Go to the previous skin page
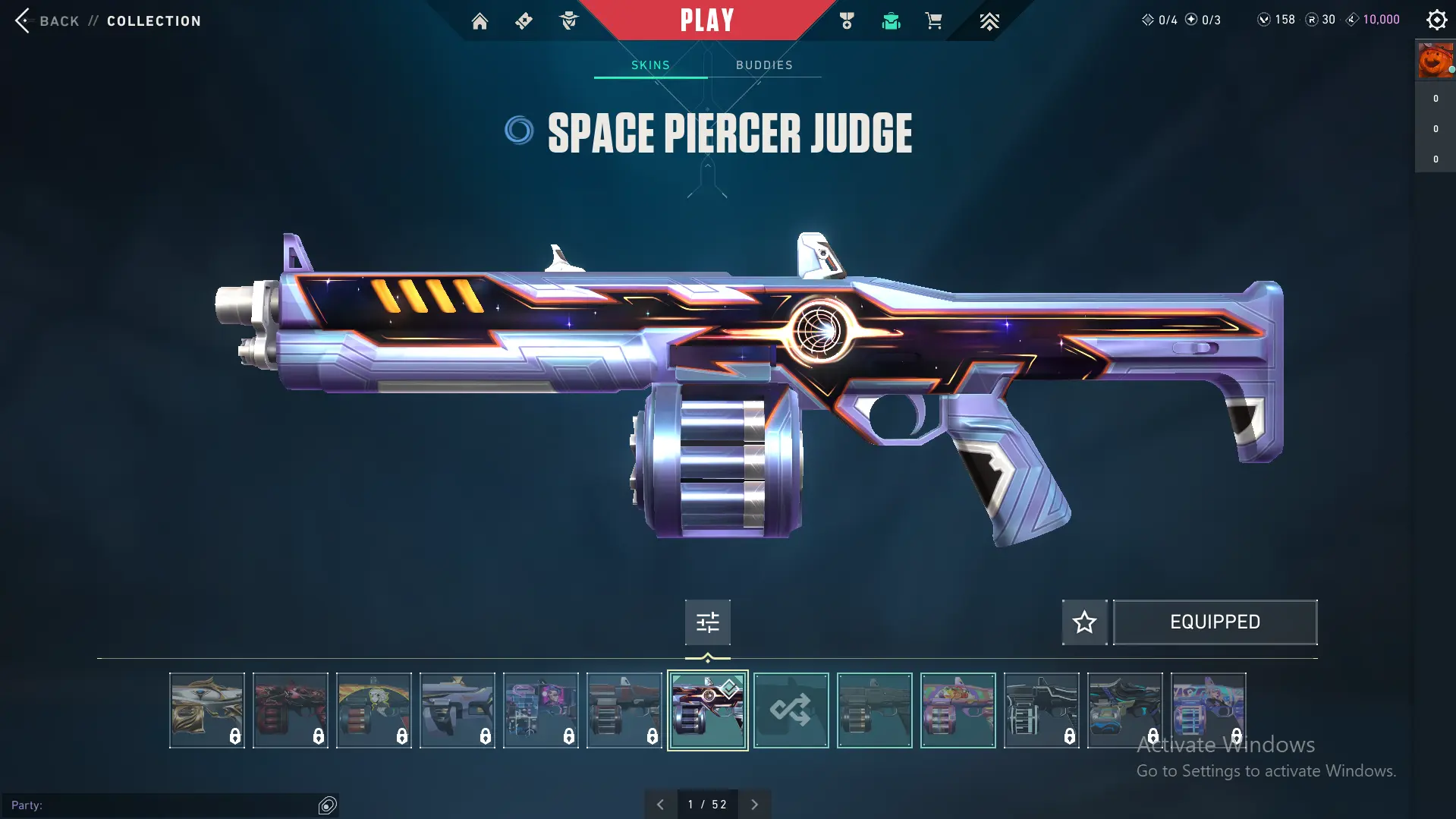Screen dimensions: 1456x819 pos(660,805)
